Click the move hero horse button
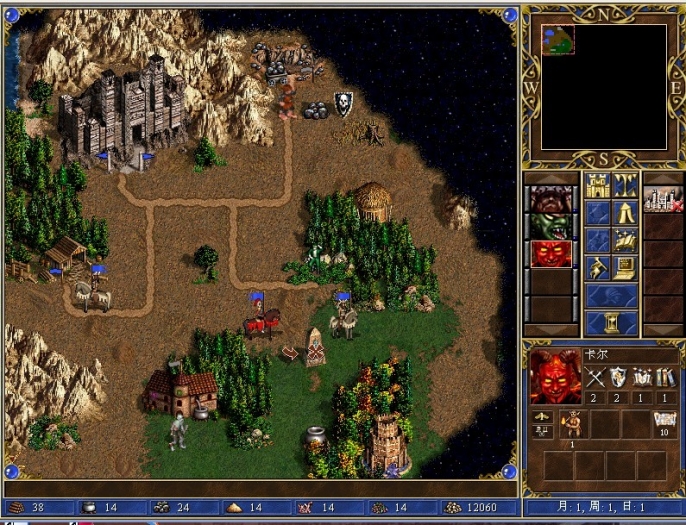 [597, 240]
